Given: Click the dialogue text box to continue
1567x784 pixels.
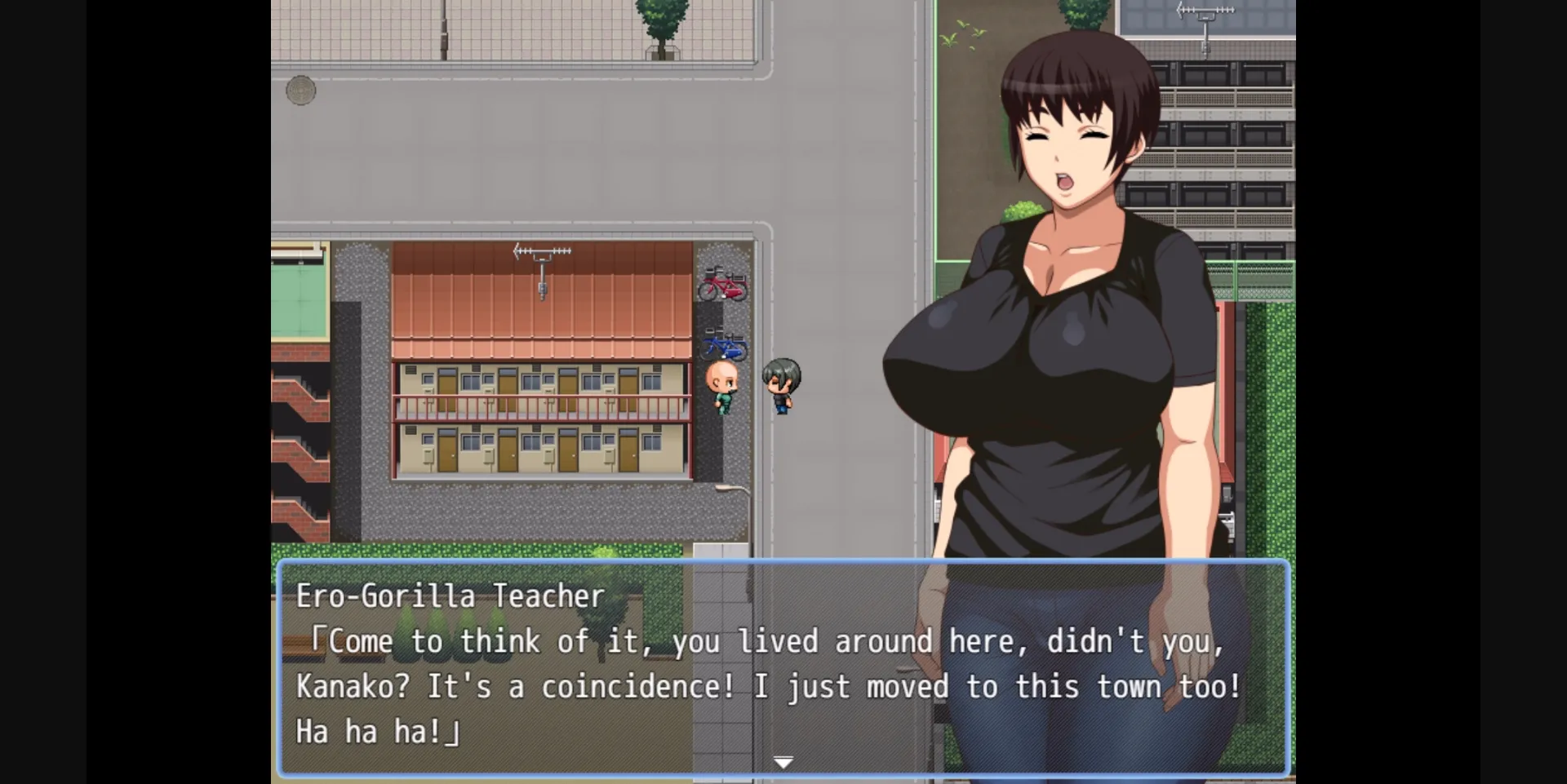Looking at the screenshot, I should pyautogui.click(x=735, y=685).
